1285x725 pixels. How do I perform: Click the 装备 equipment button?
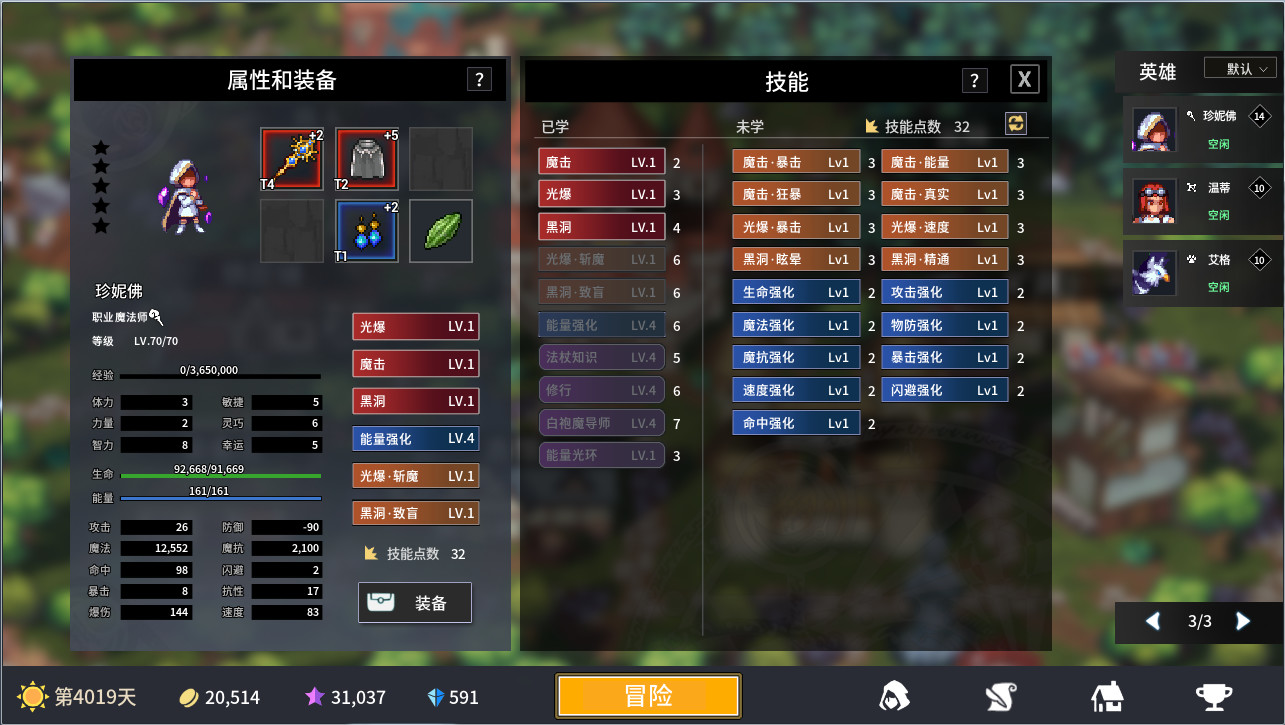tap(414, 602)
